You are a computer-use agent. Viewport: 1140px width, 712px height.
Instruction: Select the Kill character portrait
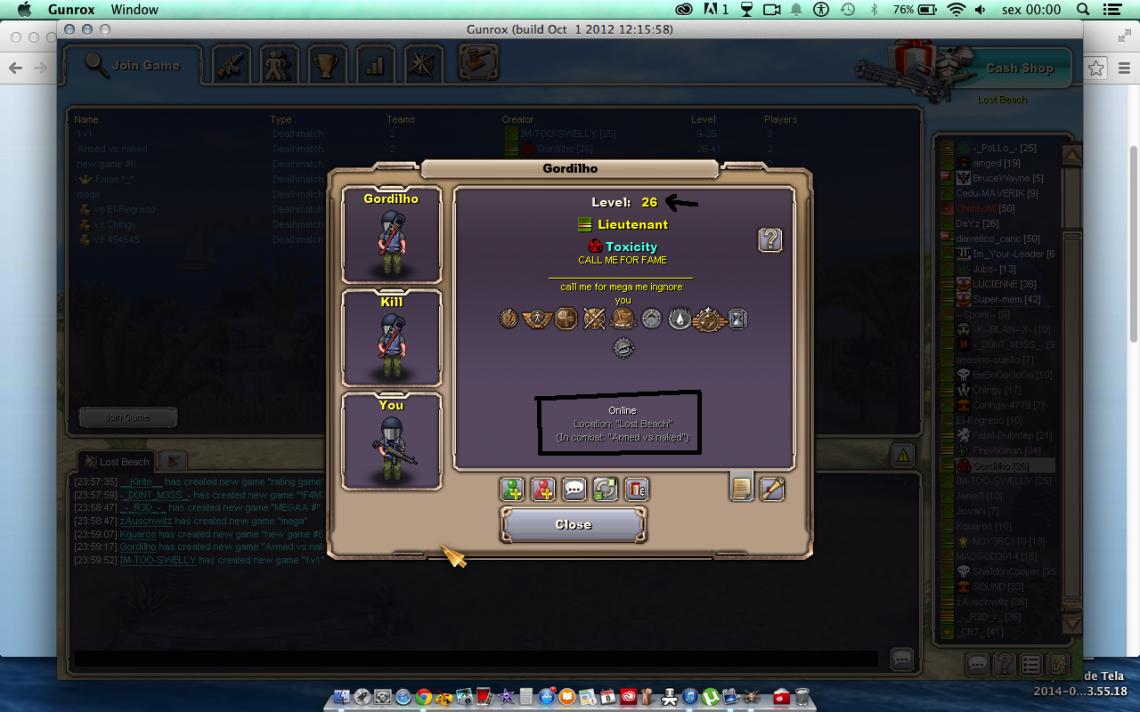[x=391, y=338]
